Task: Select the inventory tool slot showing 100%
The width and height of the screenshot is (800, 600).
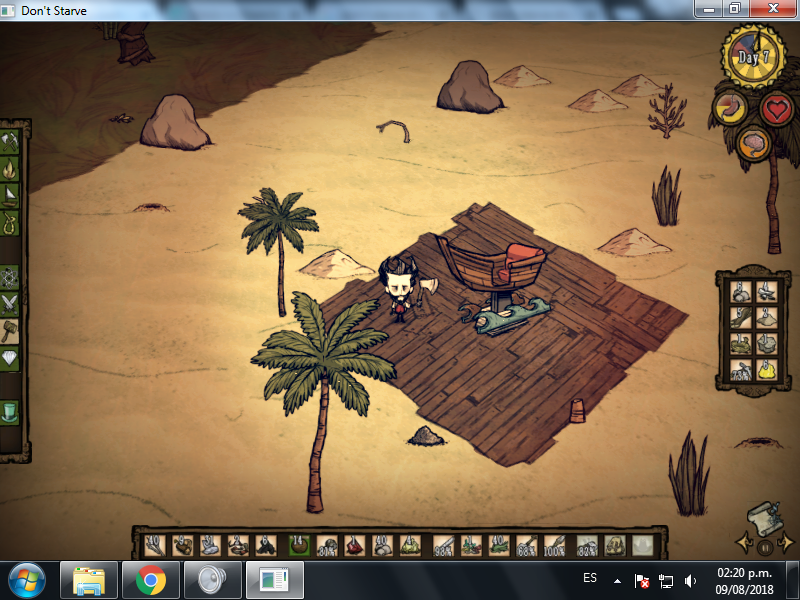Action: click(x=557, y=546)
